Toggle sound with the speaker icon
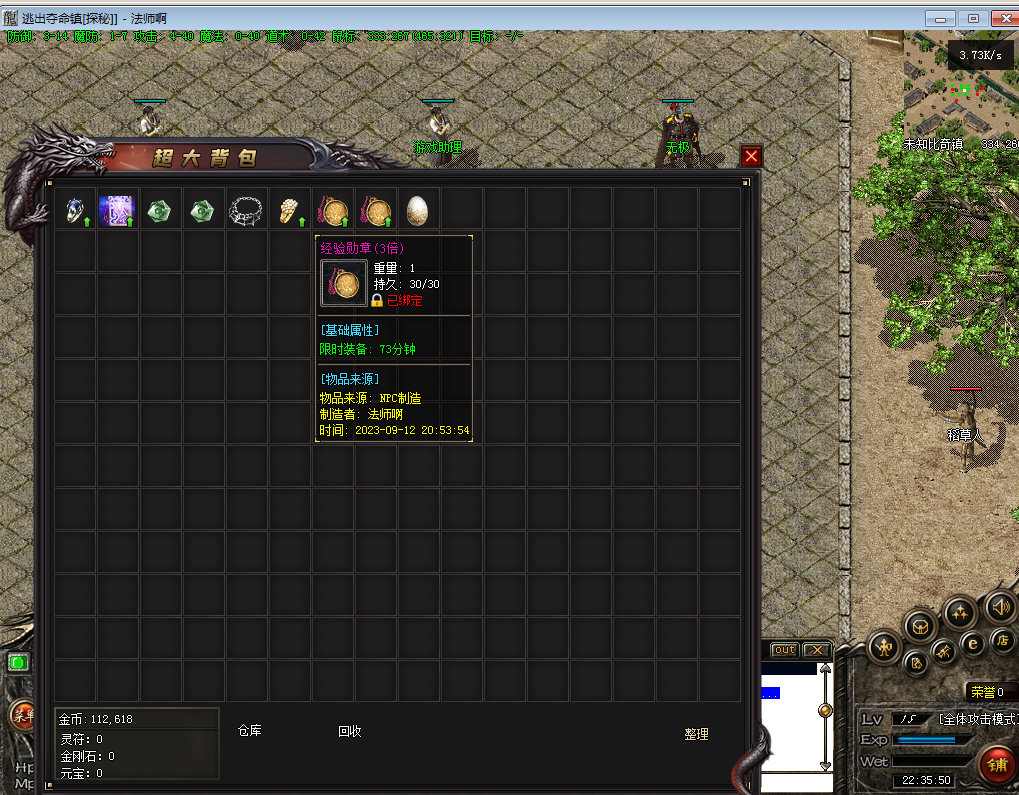The width and height of the screenshot is (1019, 795). (x=1000, y=606)
